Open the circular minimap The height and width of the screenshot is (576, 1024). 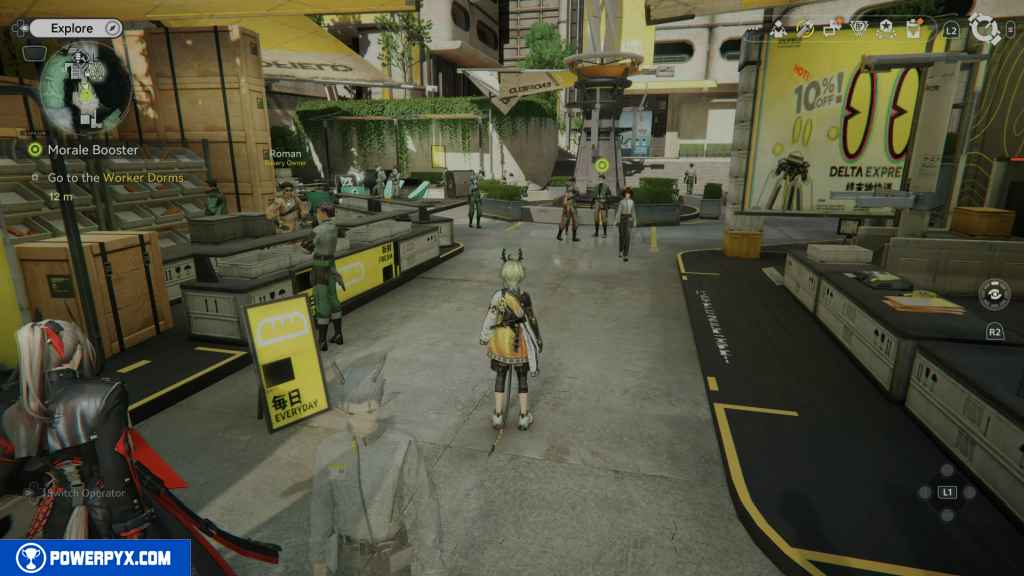pos(86,88)
